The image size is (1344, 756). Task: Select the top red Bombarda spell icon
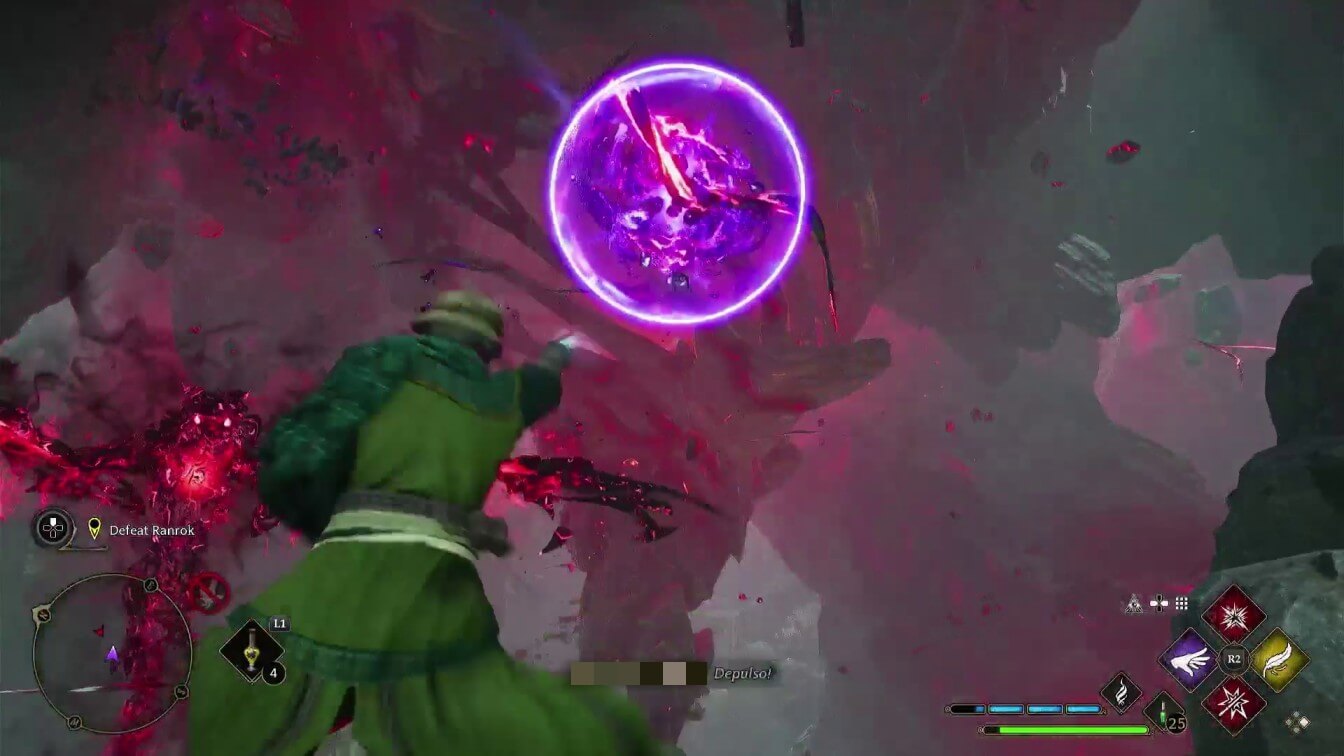[x=1233, y=616]
